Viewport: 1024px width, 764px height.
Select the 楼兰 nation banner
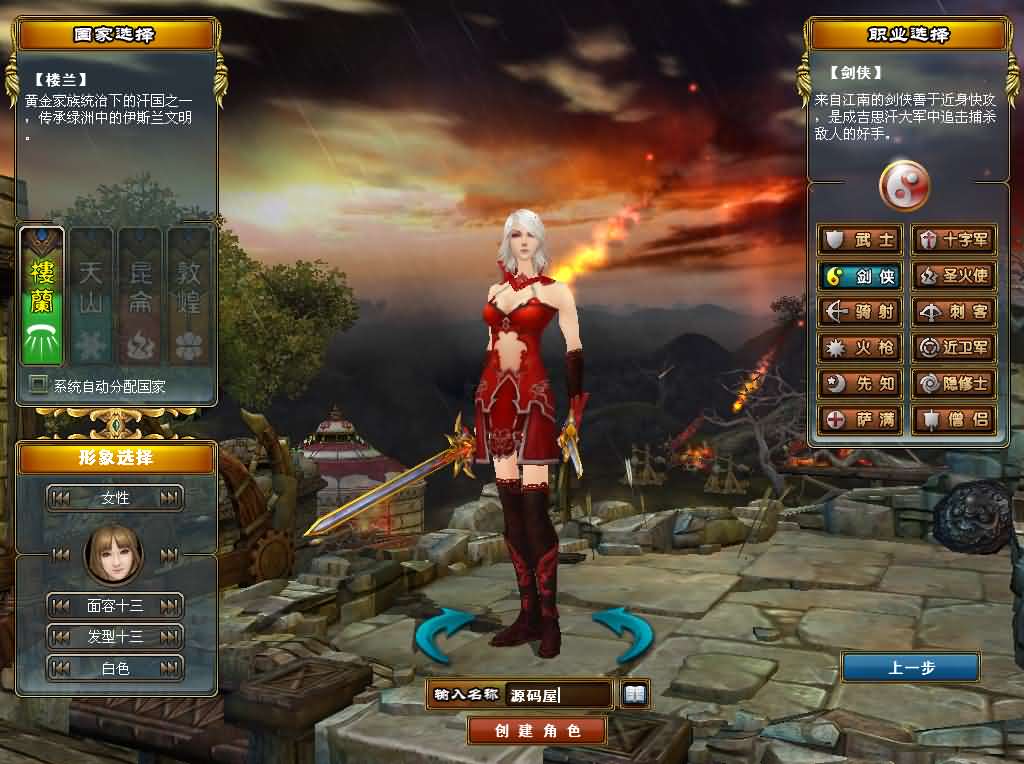[42, 296]
